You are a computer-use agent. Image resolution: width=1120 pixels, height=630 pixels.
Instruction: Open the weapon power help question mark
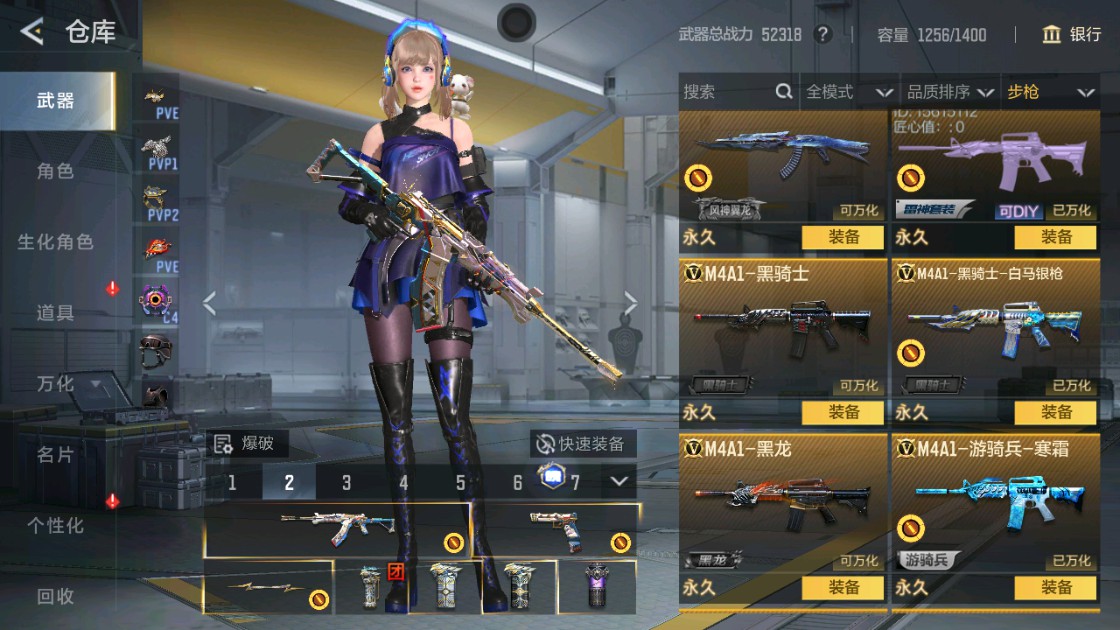tap(823, 35)
